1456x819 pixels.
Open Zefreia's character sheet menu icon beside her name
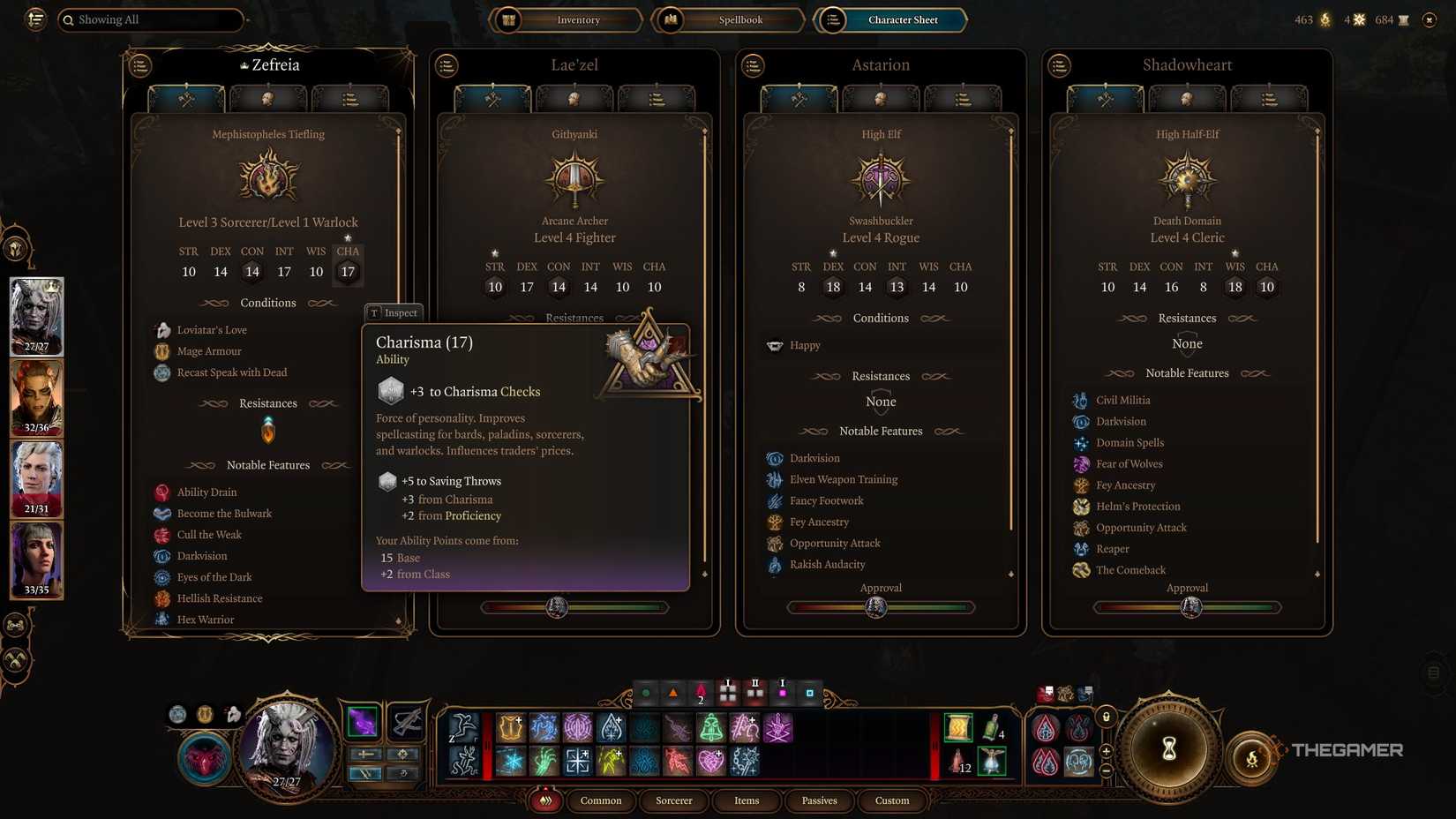pos(139,65)
